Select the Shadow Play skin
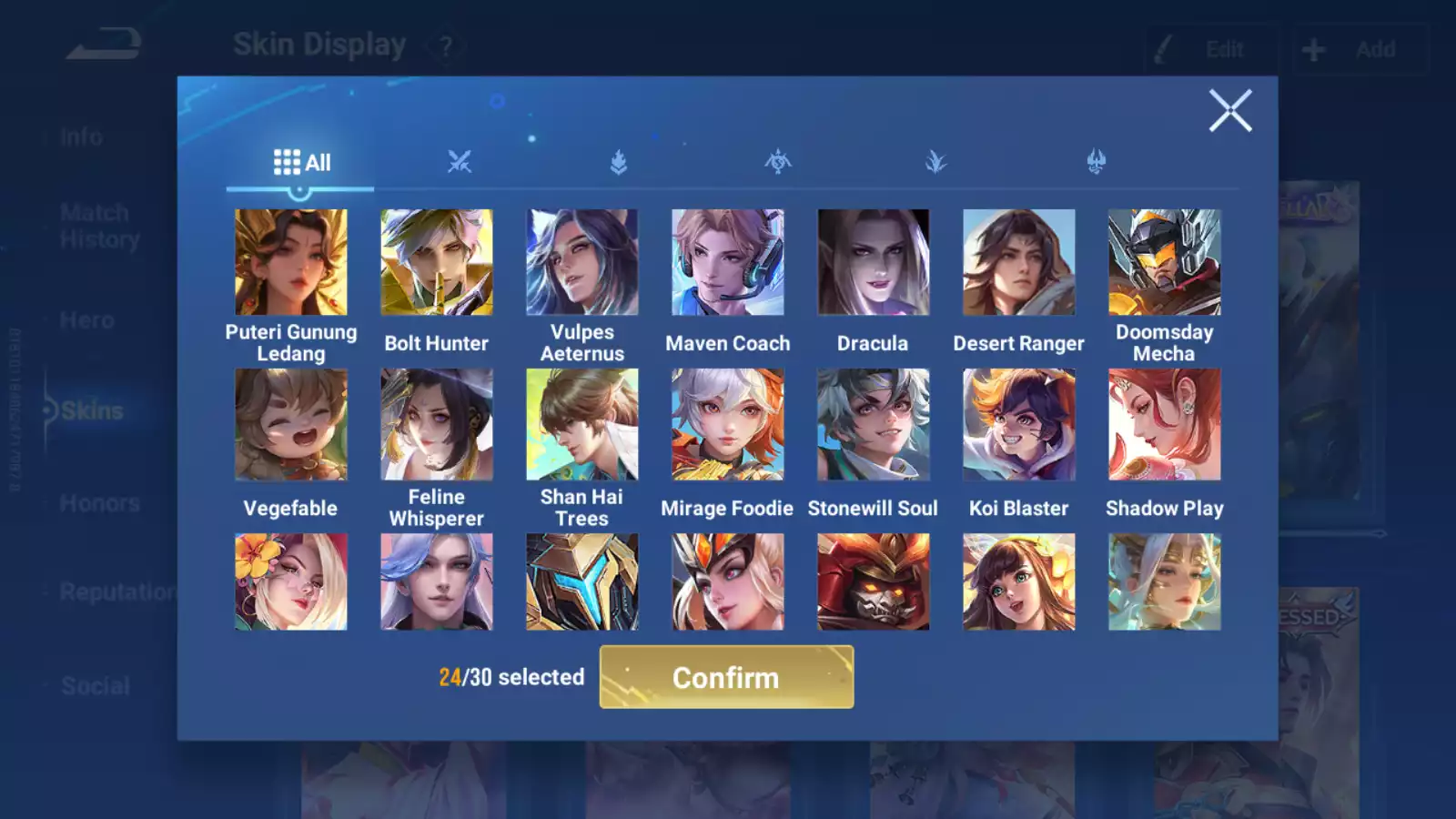Screen dimensions: 1456x819 point(1165,424)
